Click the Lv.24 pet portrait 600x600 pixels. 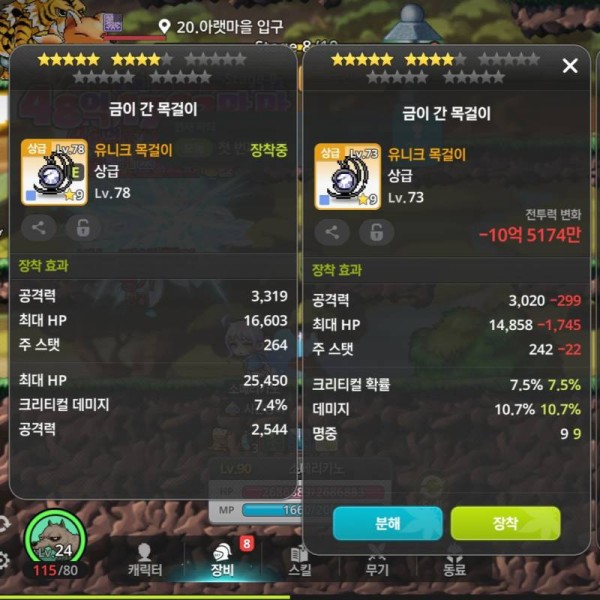coord(55,540)
